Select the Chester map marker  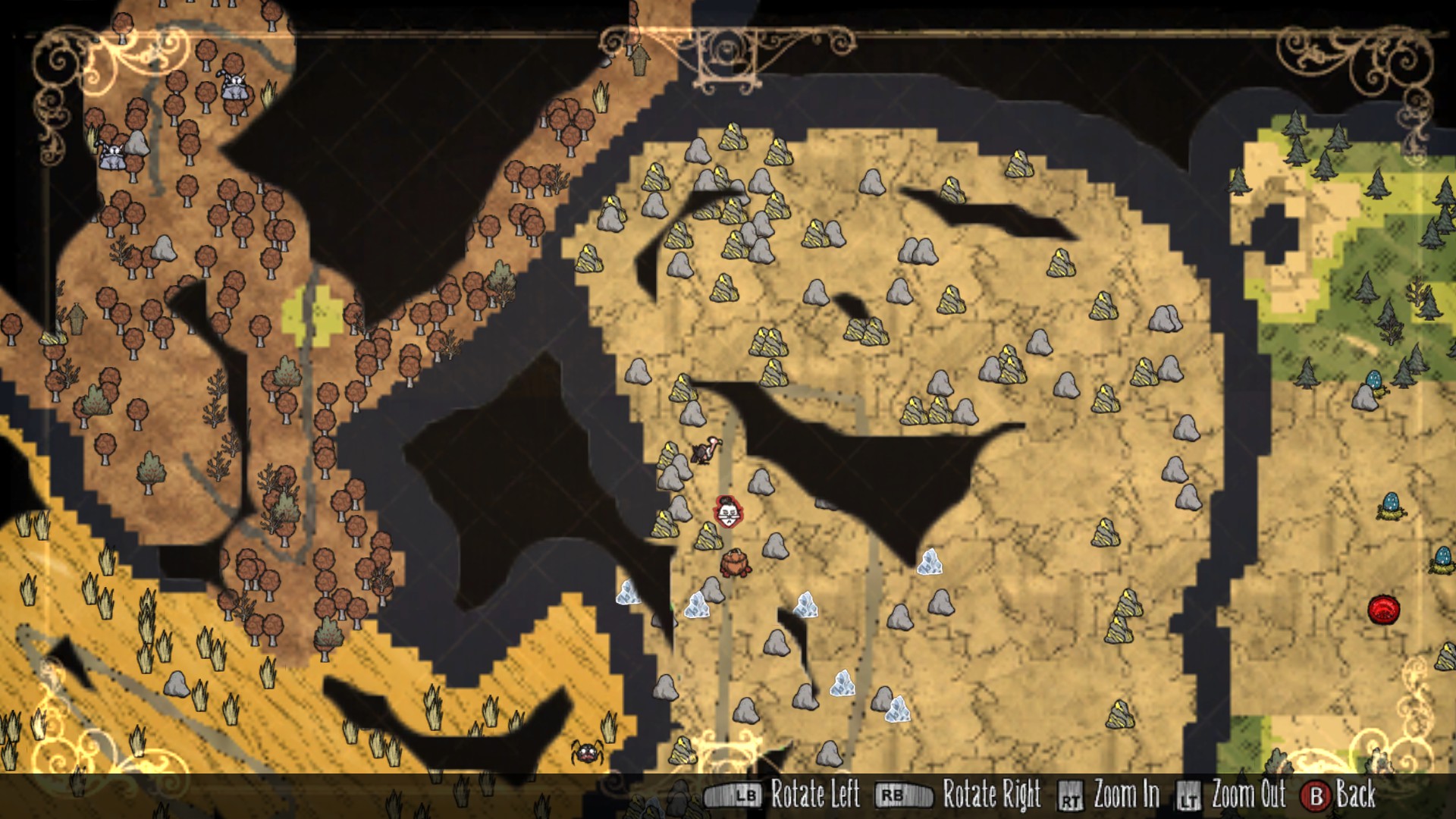(x=735, y=563)
